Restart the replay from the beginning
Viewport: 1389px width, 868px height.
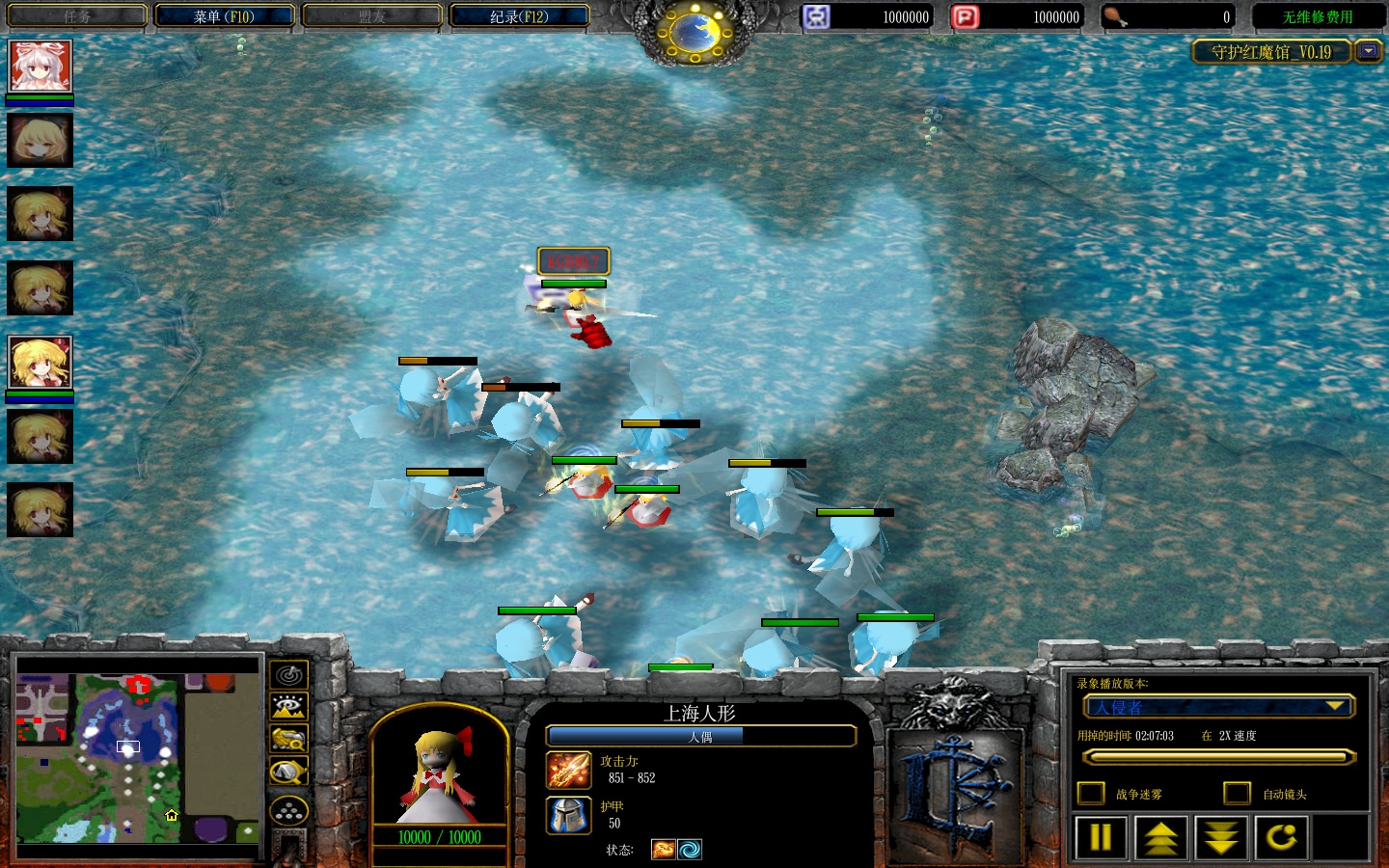tap(1281, 837)
